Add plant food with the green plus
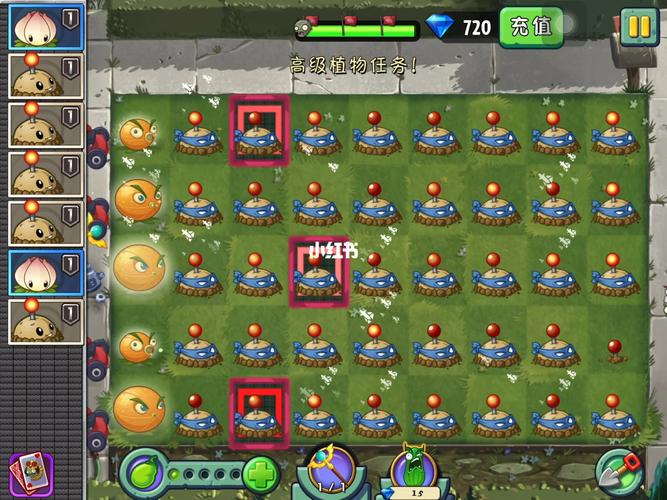The width and height of the screenshot is (667, 500). tap(260, 474)
